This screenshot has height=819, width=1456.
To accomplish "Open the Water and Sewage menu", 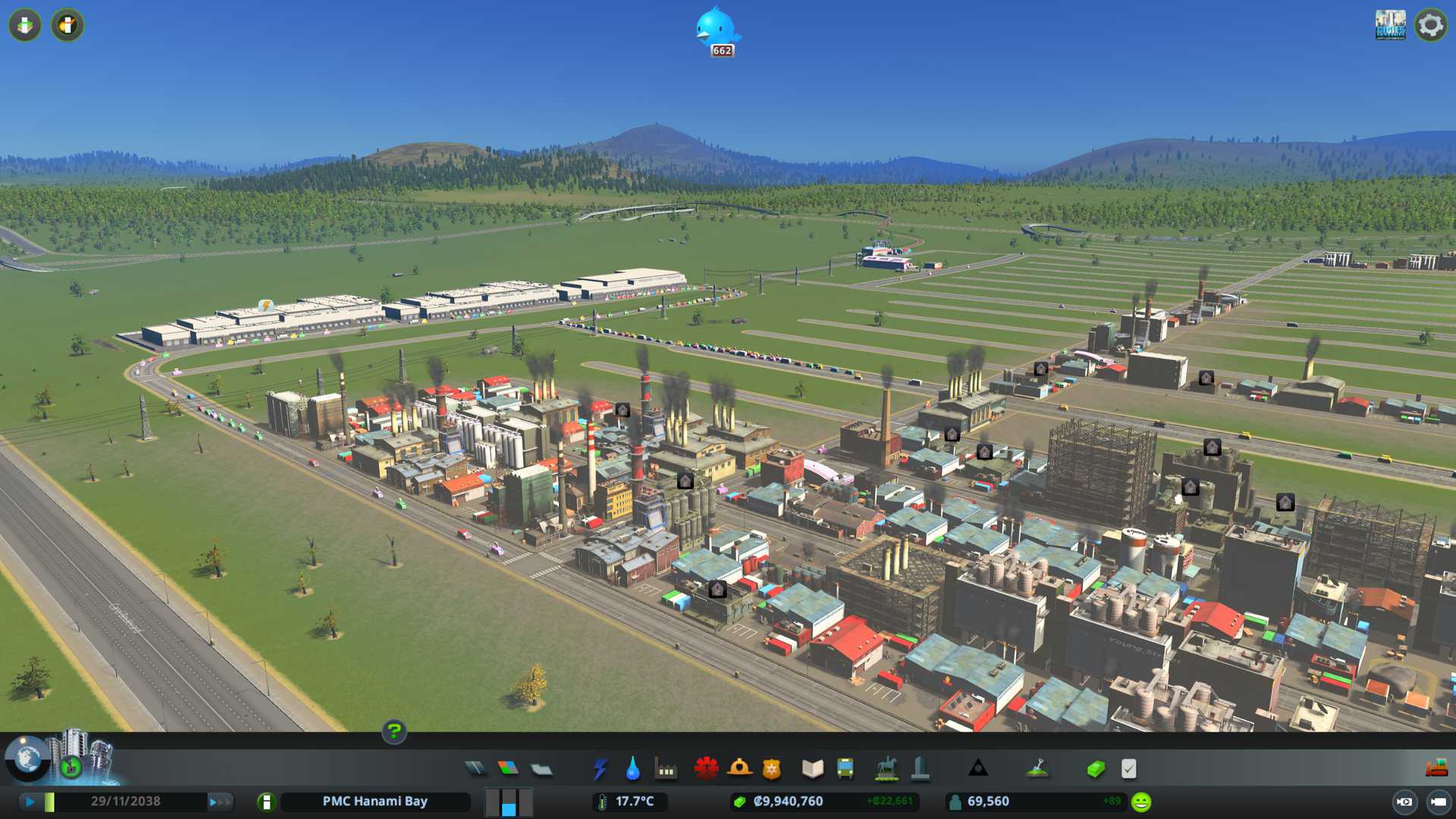I will coord(632,769).
